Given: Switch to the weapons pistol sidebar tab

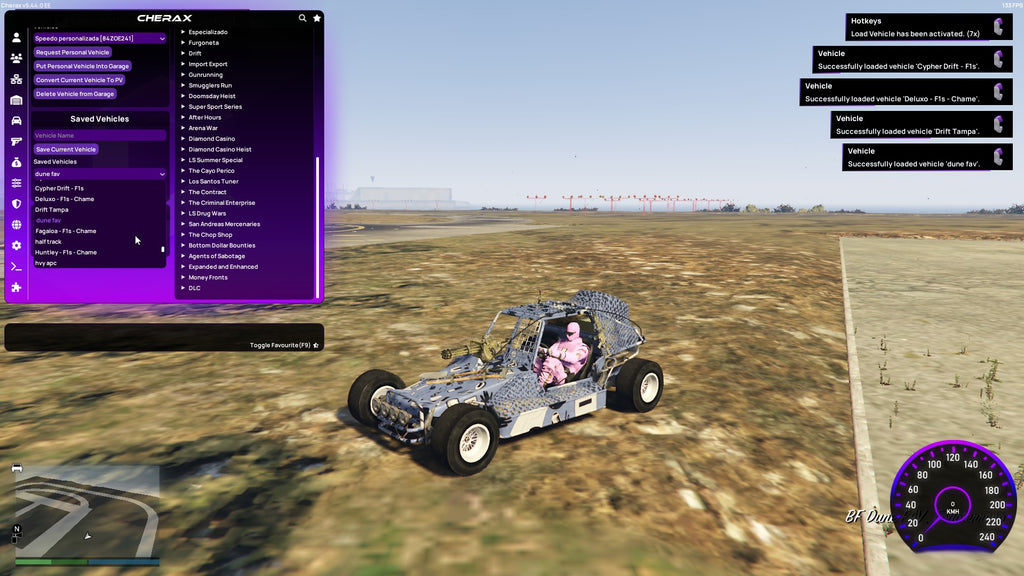Looking at the screenshot, I should point(16,142).
